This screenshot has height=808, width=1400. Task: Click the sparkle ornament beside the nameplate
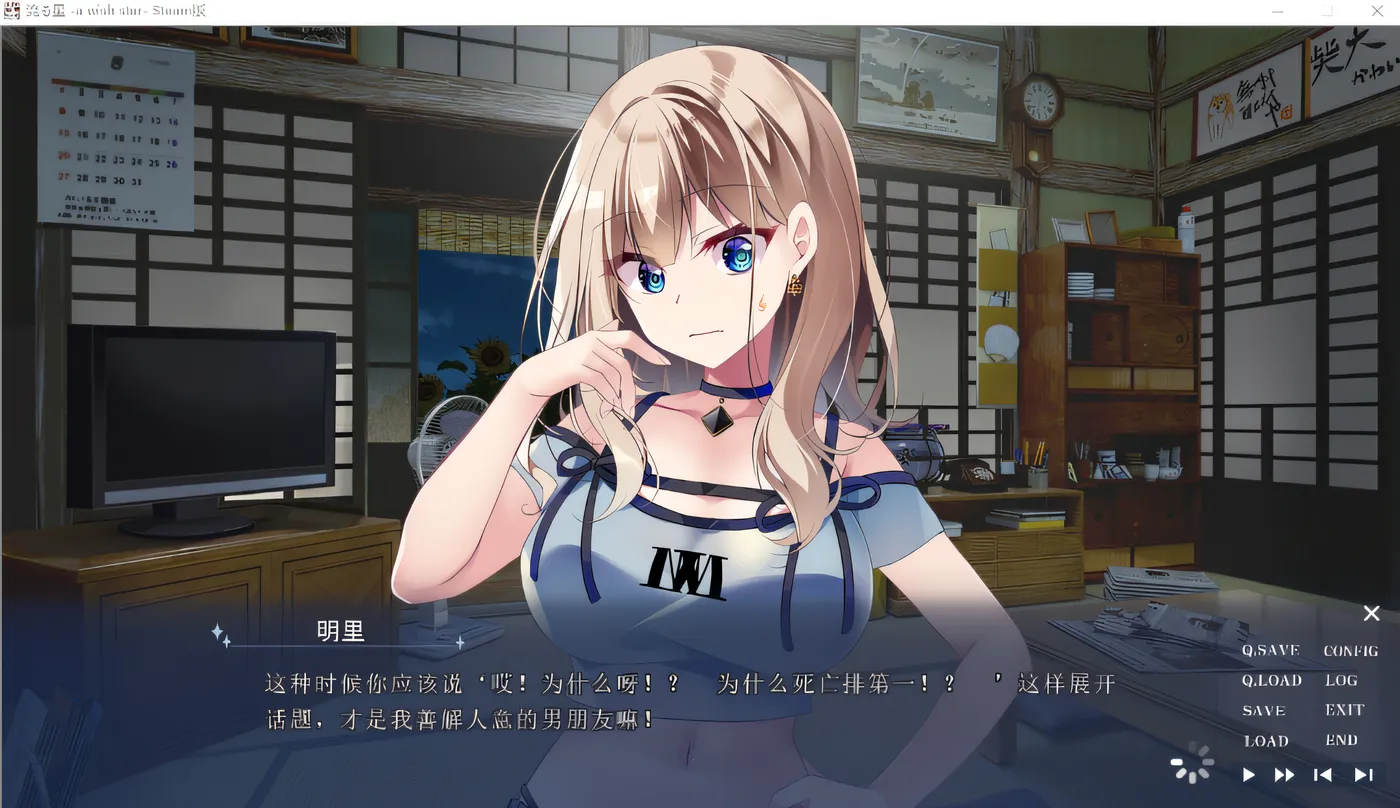222,631
